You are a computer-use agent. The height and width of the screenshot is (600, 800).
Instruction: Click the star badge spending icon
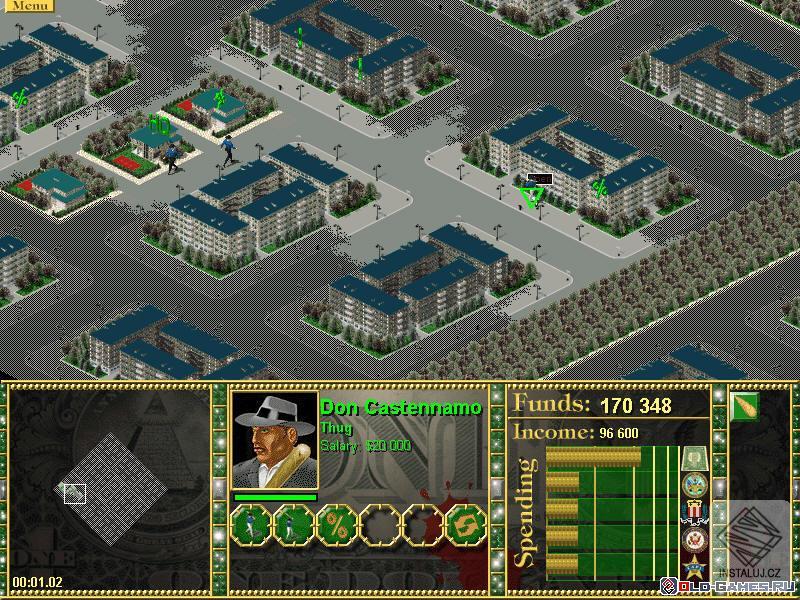click(694, 568)
